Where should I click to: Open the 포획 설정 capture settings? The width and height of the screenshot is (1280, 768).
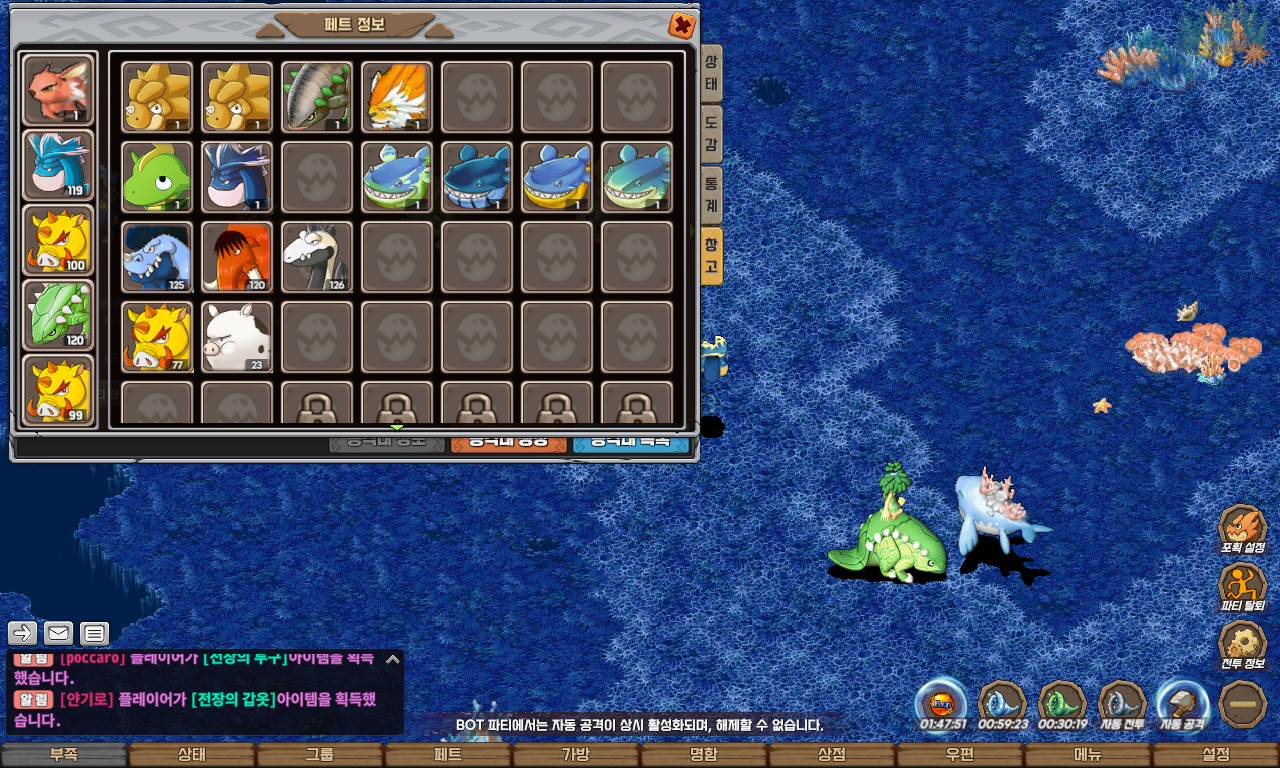1242,529
